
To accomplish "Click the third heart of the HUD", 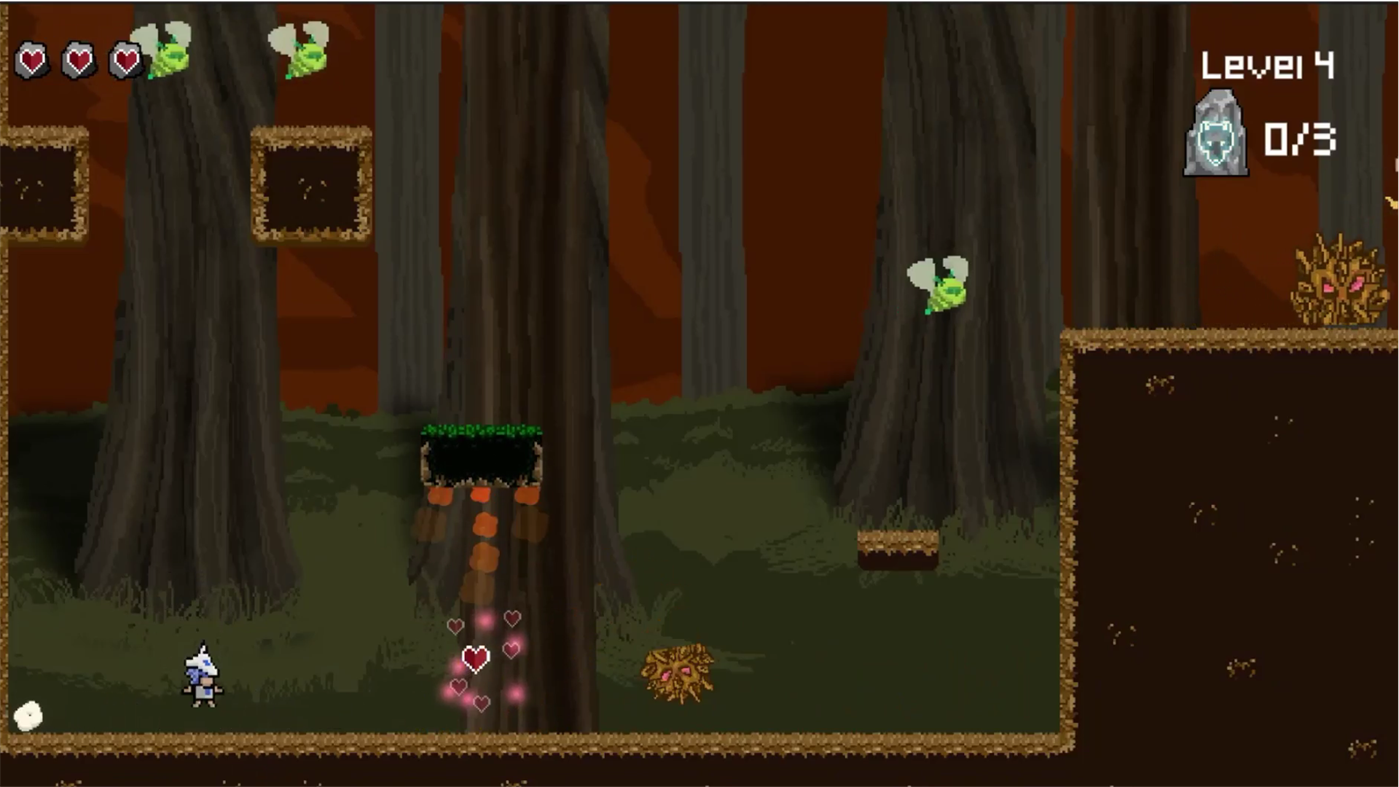I will click(124, 60).
